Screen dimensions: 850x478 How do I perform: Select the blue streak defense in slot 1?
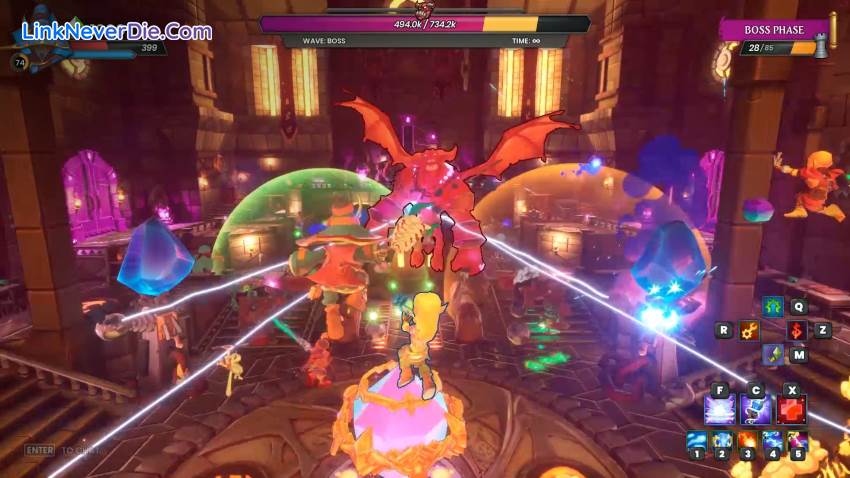point(696,441)
